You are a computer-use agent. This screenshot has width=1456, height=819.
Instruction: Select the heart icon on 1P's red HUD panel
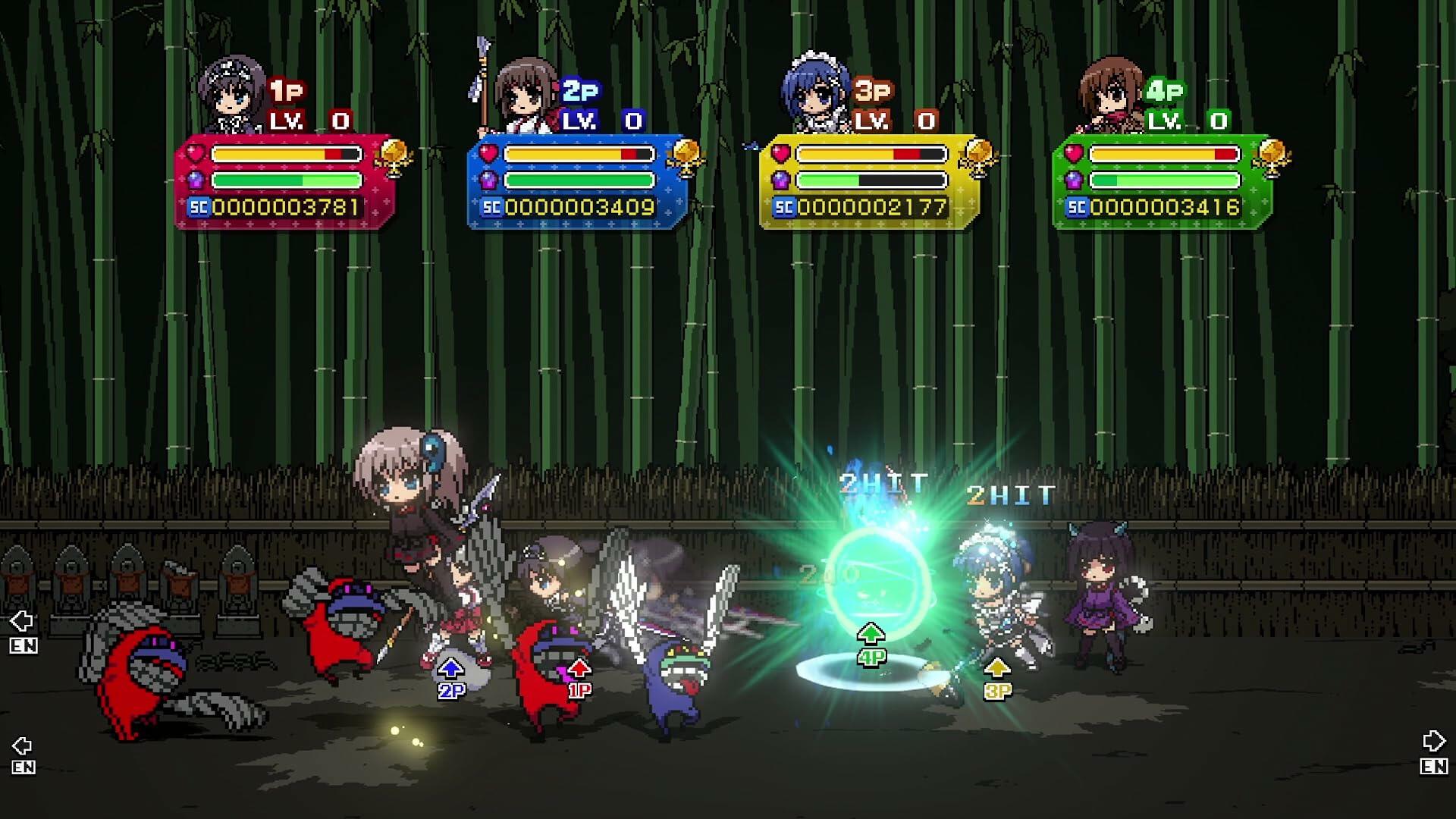pyautogui.click(x=194, y=152)
